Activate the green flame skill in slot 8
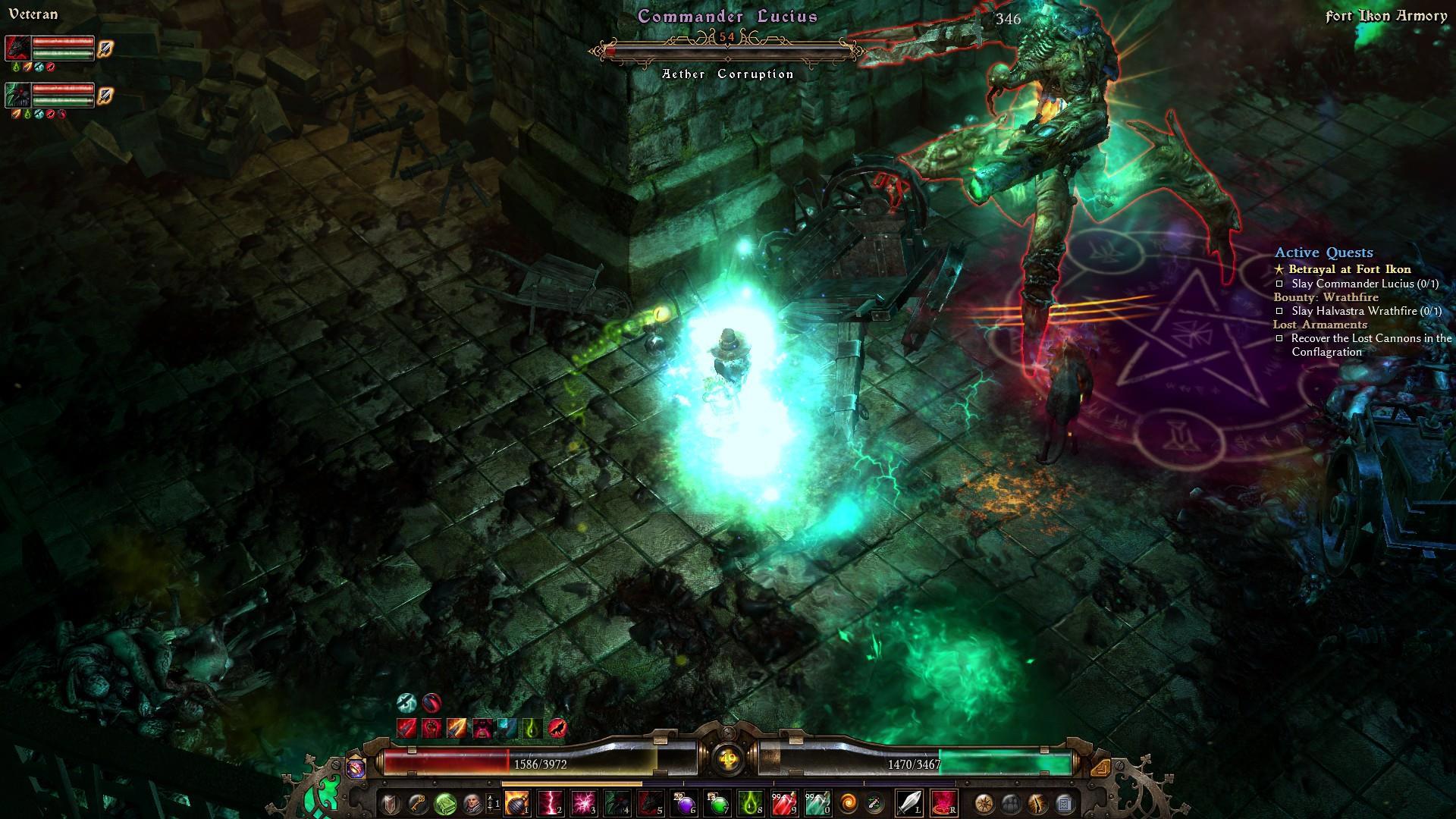 pos(750,803)
